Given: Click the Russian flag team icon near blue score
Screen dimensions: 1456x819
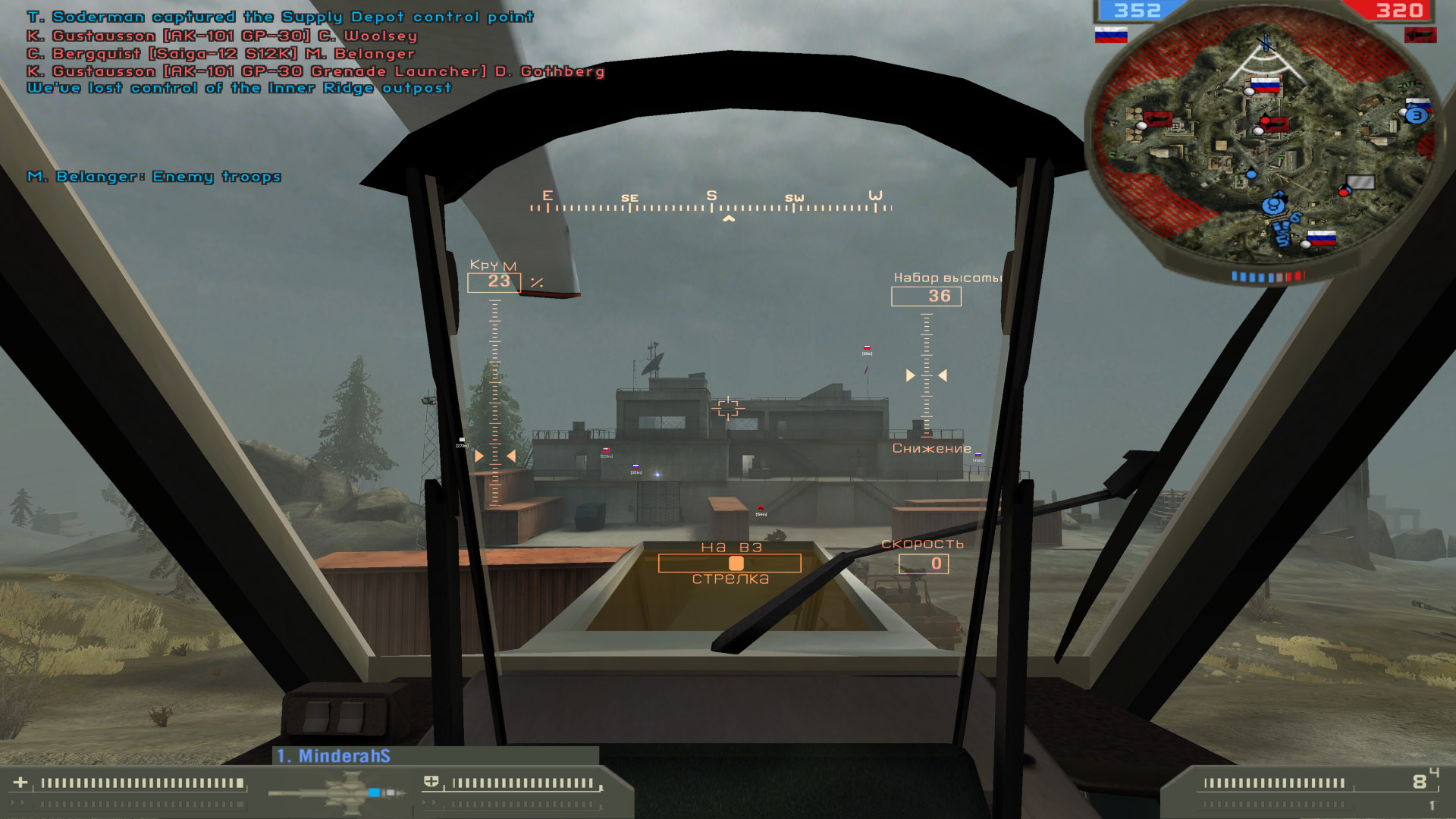Looking at the screenshot, I should click(1110, 35).
